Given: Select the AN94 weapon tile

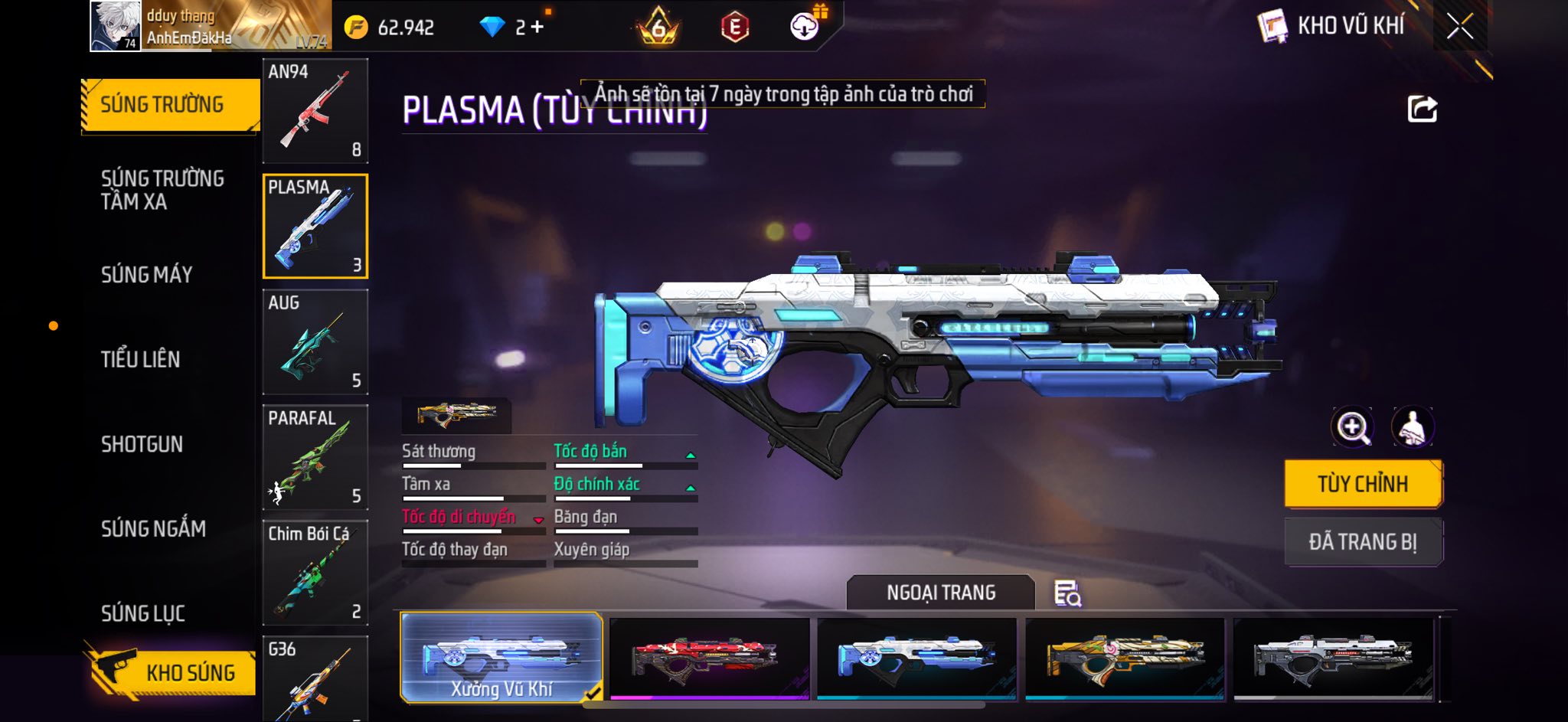Looking at the screenshot, I should click(315, 111).
